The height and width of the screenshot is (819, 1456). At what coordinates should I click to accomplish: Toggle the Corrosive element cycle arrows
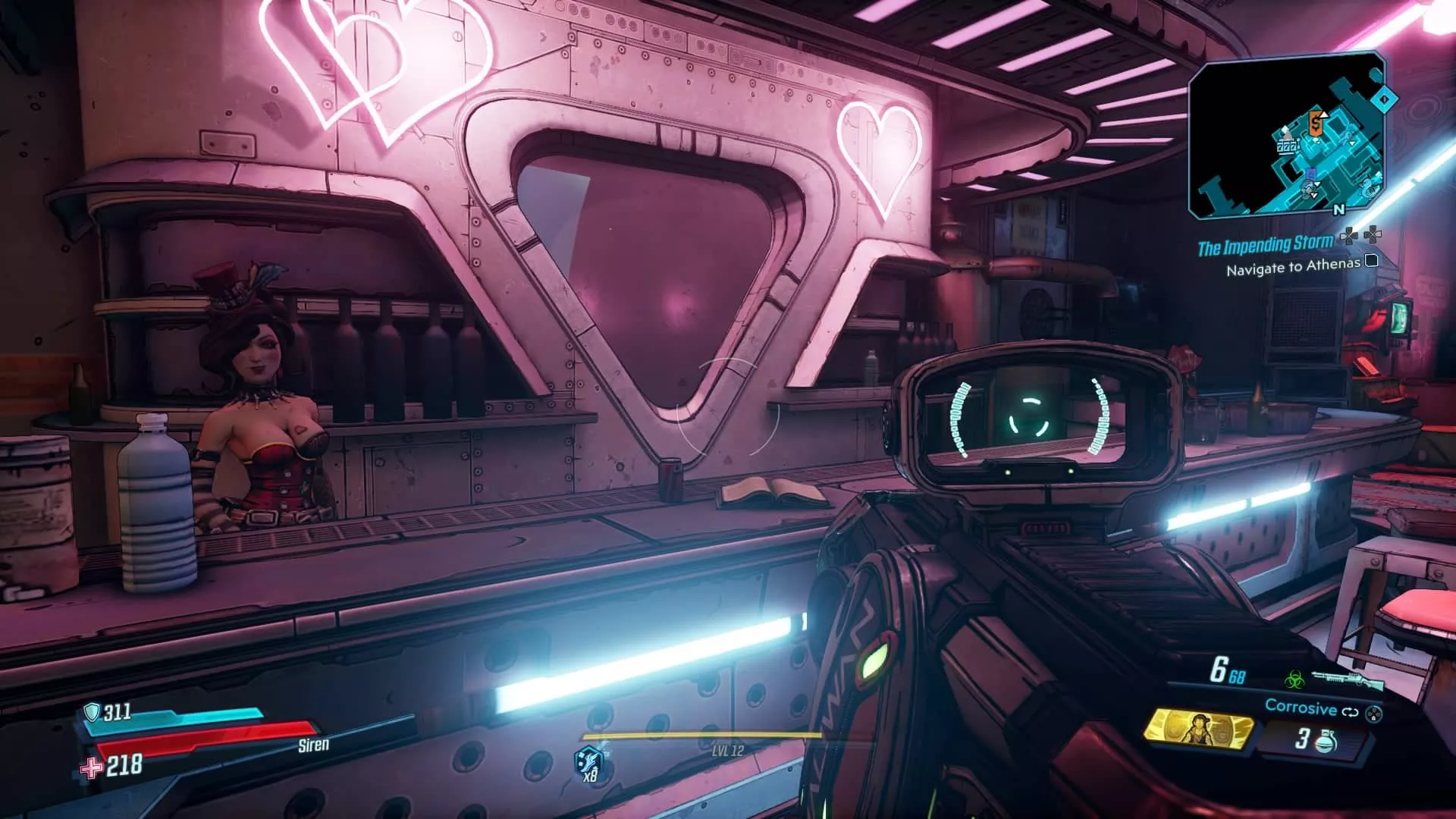tap(1350, 711)
